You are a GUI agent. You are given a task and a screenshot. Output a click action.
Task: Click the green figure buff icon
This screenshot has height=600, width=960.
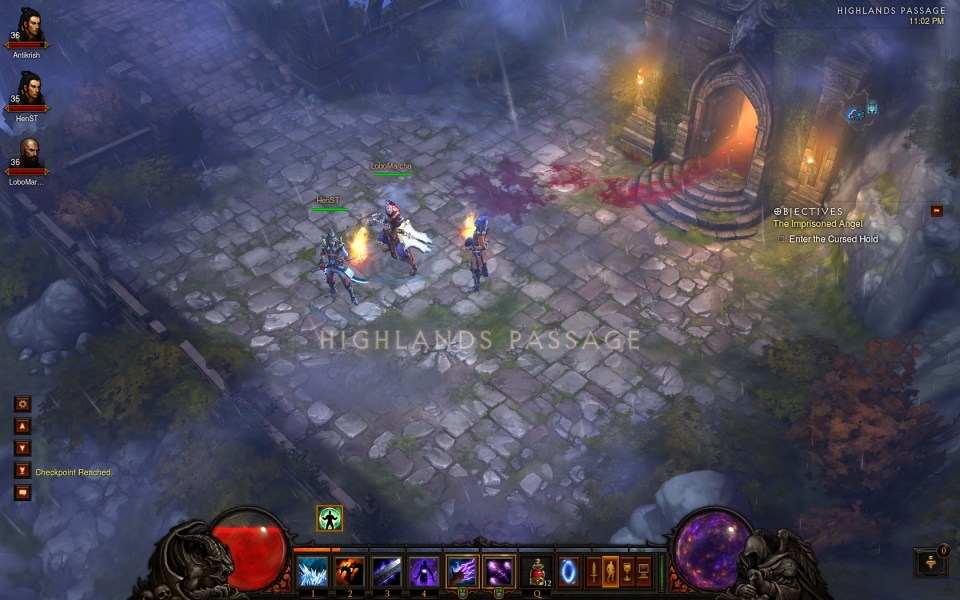(330, 518)
